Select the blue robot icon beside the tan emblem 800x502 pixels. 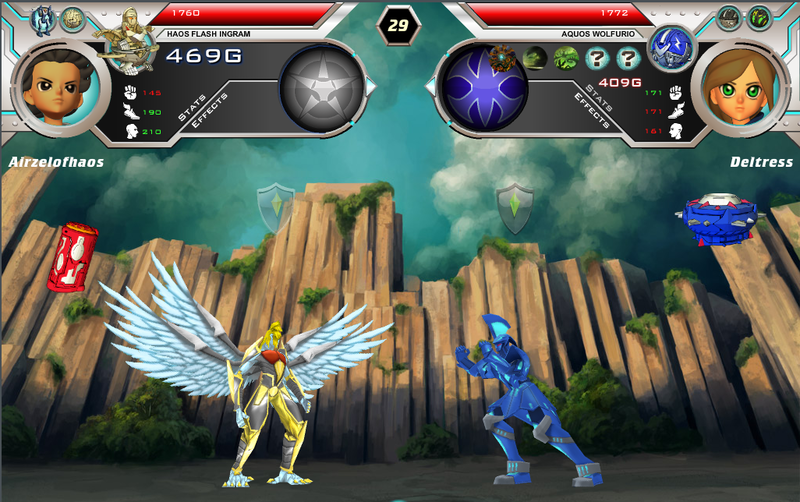pyautogui.click(x=43, y=18)
